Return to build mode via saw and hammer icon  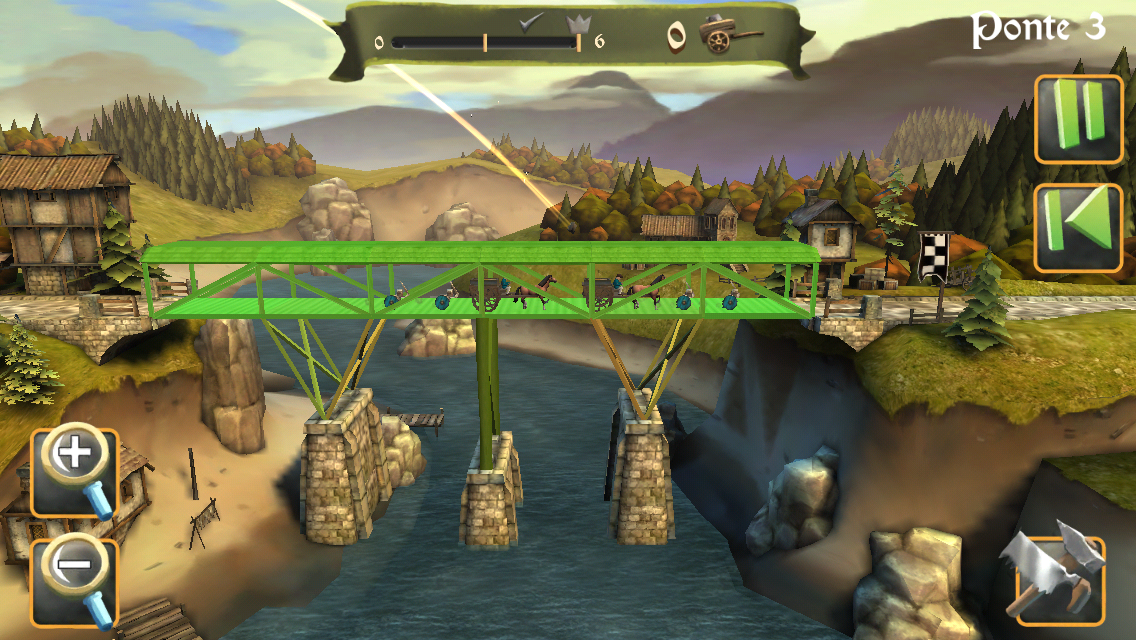1058,580
